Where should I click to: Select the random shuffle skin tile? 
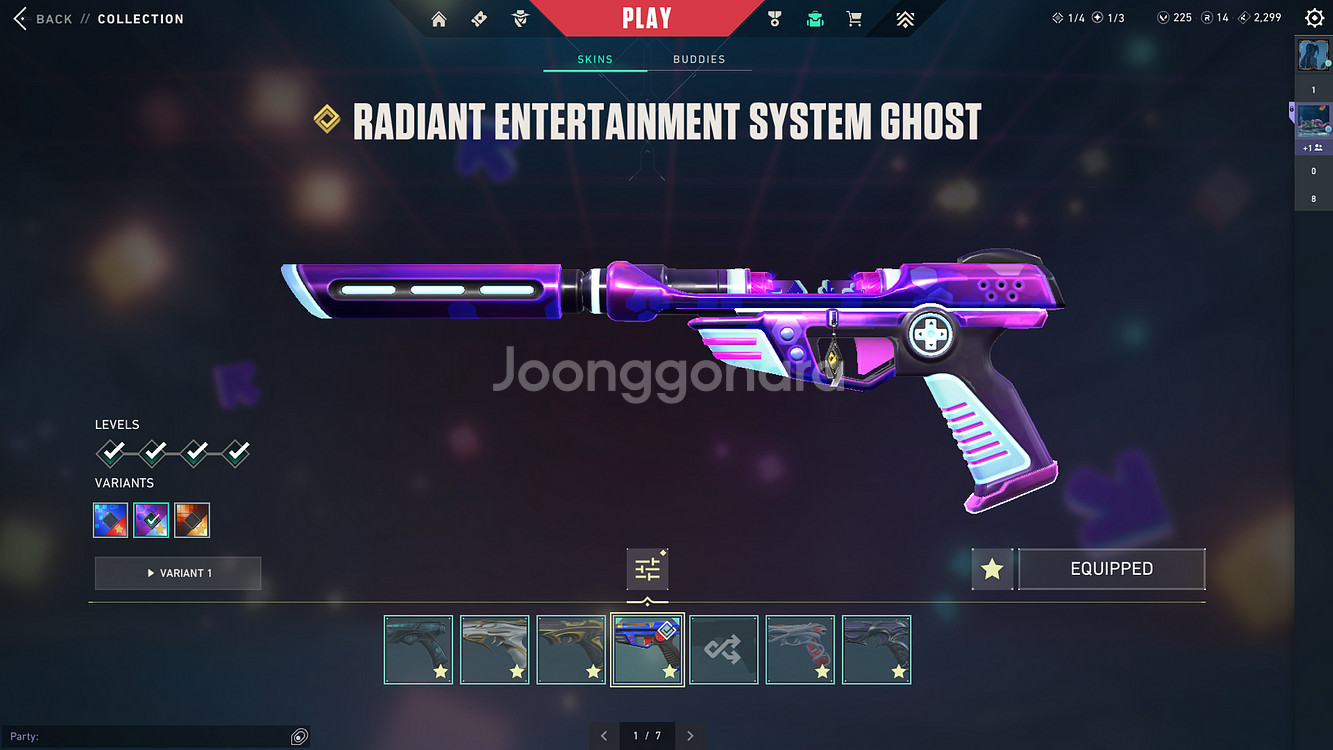(724, 650)
